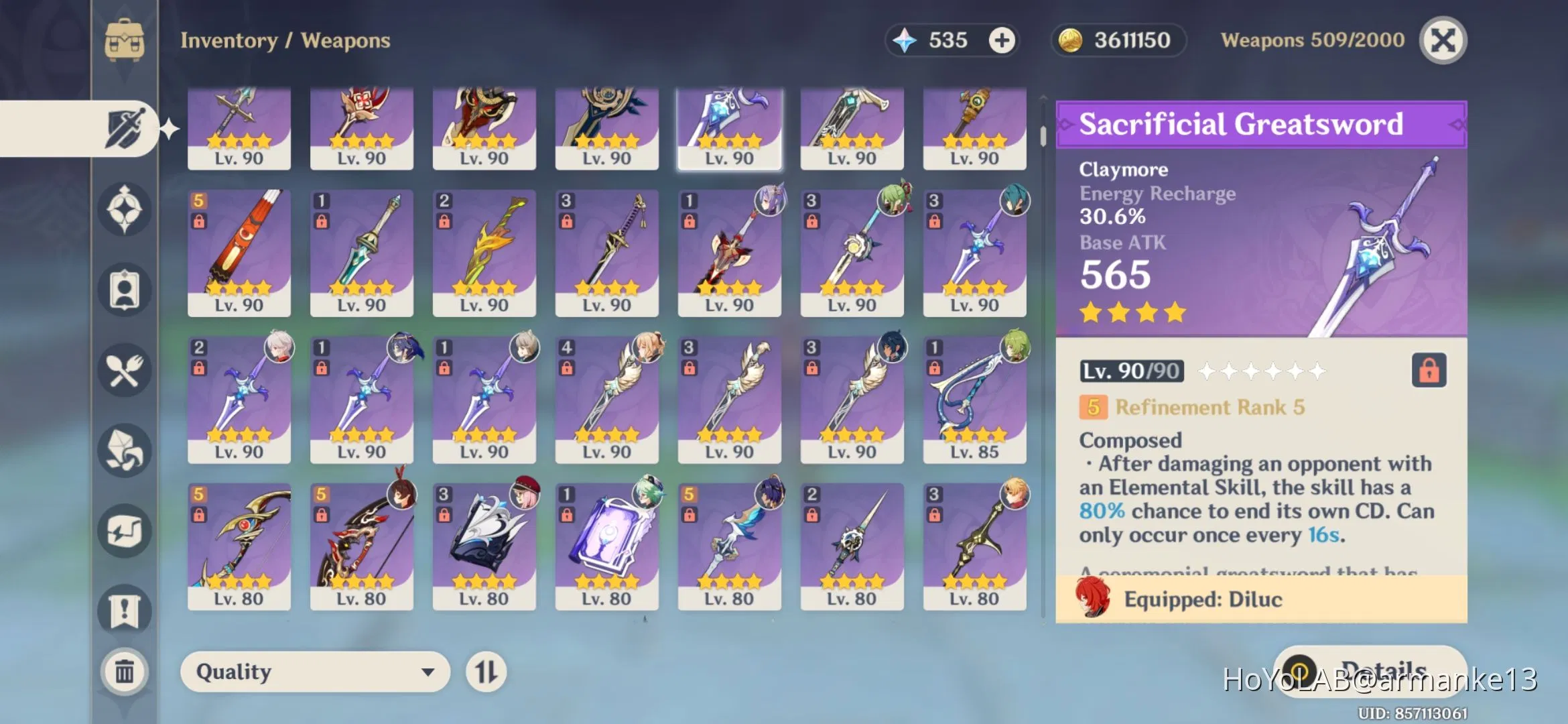The image size is (1568, 724).
Task: Toggle the sort order ascending/descending button
Action: click(x=487, y=672)
